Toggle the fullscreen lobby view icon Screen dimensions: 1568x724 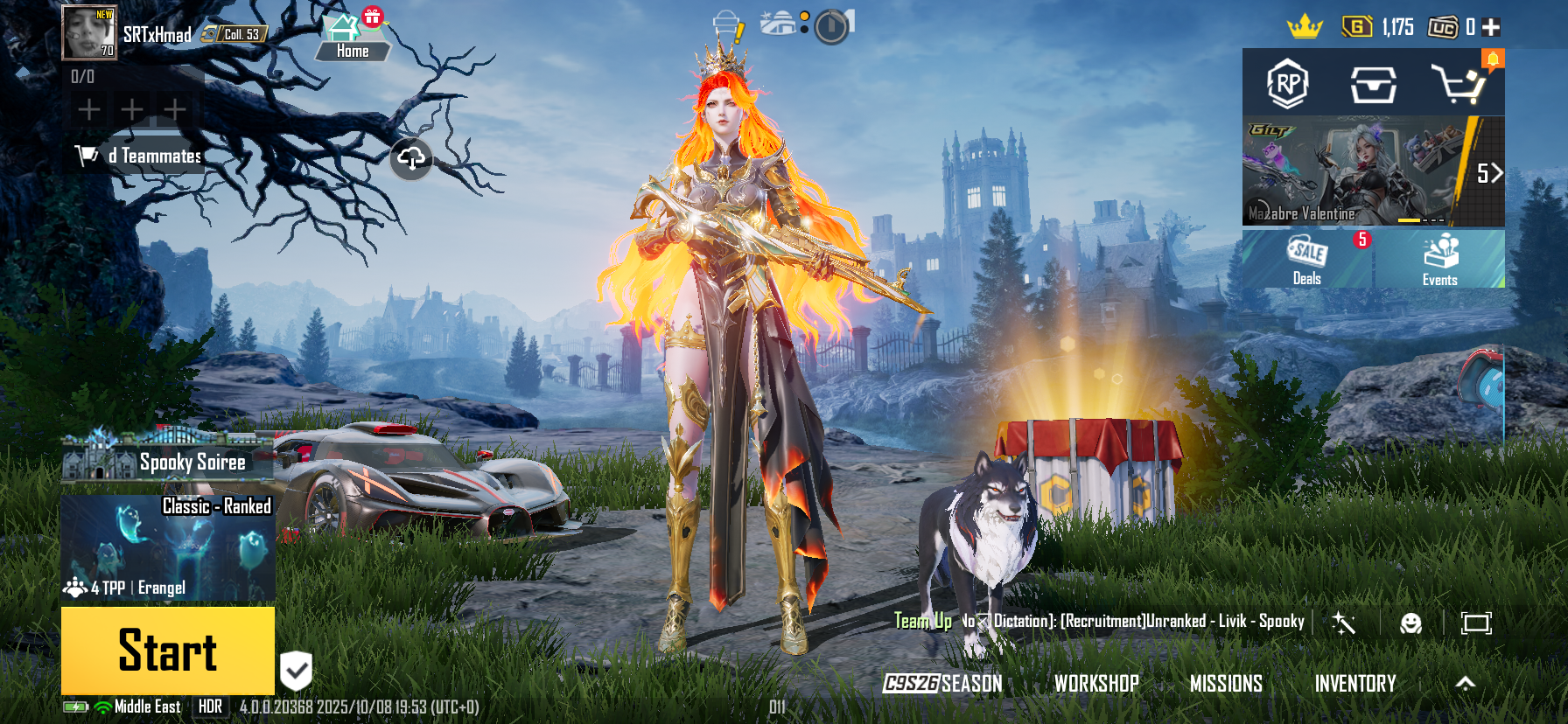1476,623
